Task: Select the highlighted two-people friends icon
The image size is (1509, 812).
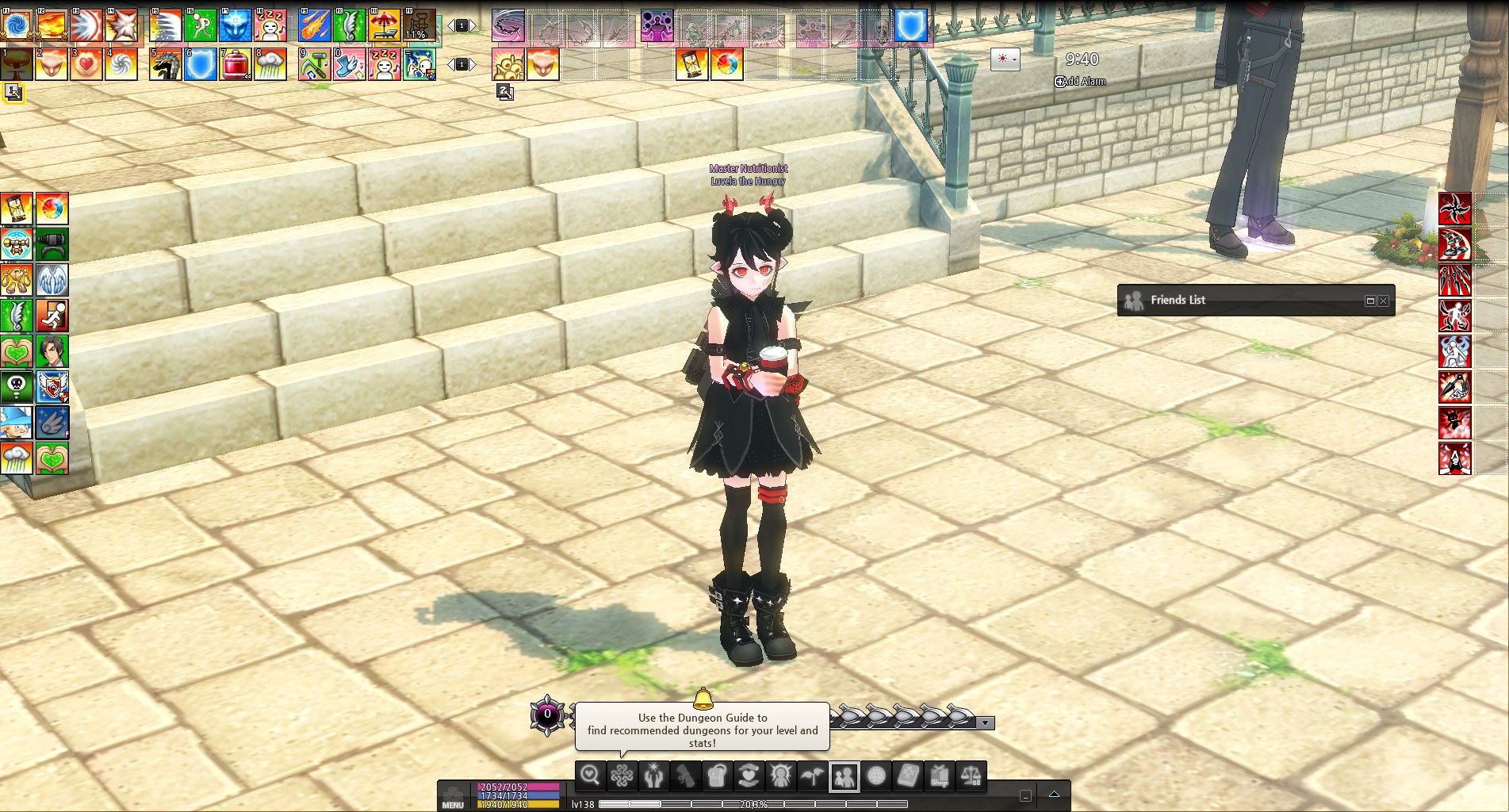Action: [x=845, y=776]
